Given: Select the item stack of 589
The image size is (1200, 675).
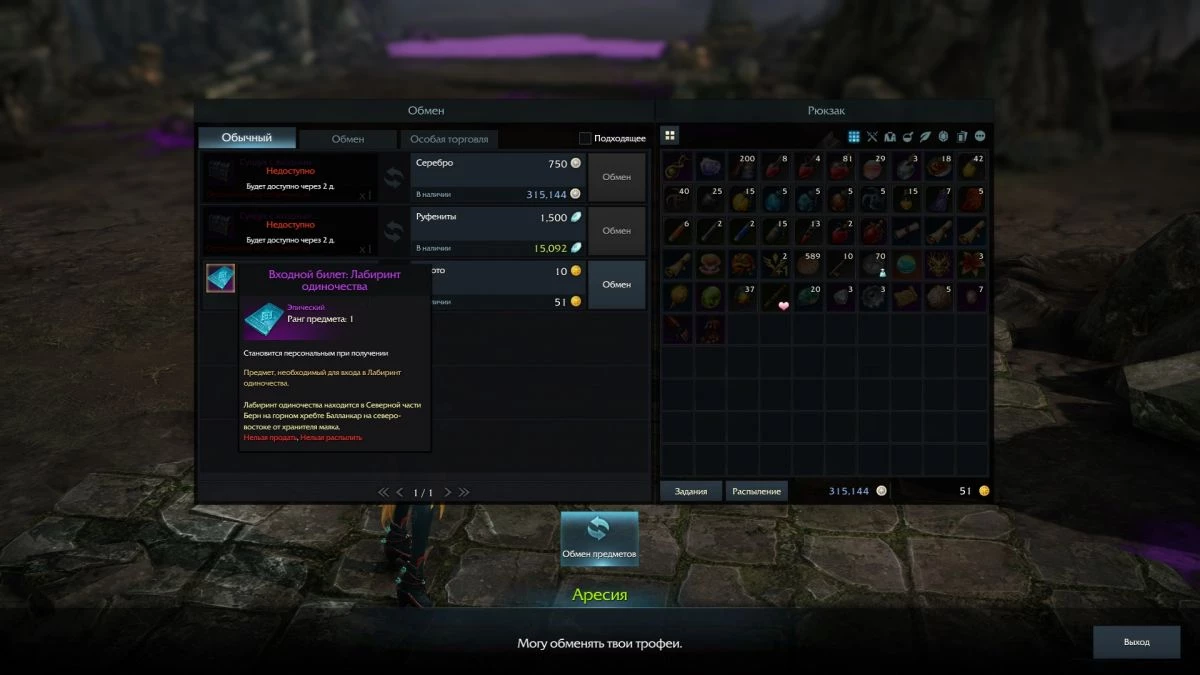Looking at the screenshot, I should (x=808, y=264).
